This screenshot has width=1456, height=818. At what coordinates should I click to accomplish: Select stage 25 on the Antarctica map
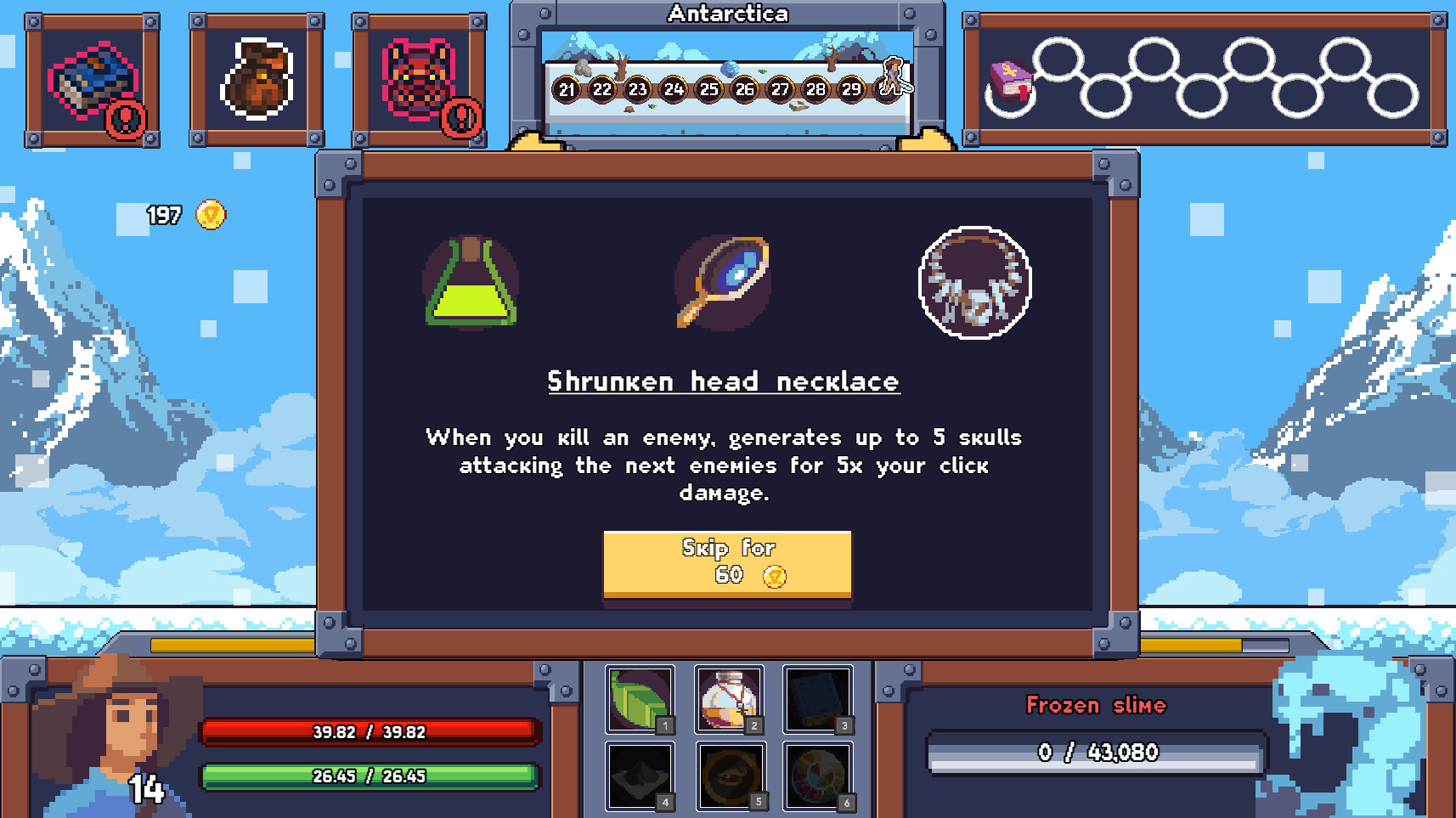point(710,88)
